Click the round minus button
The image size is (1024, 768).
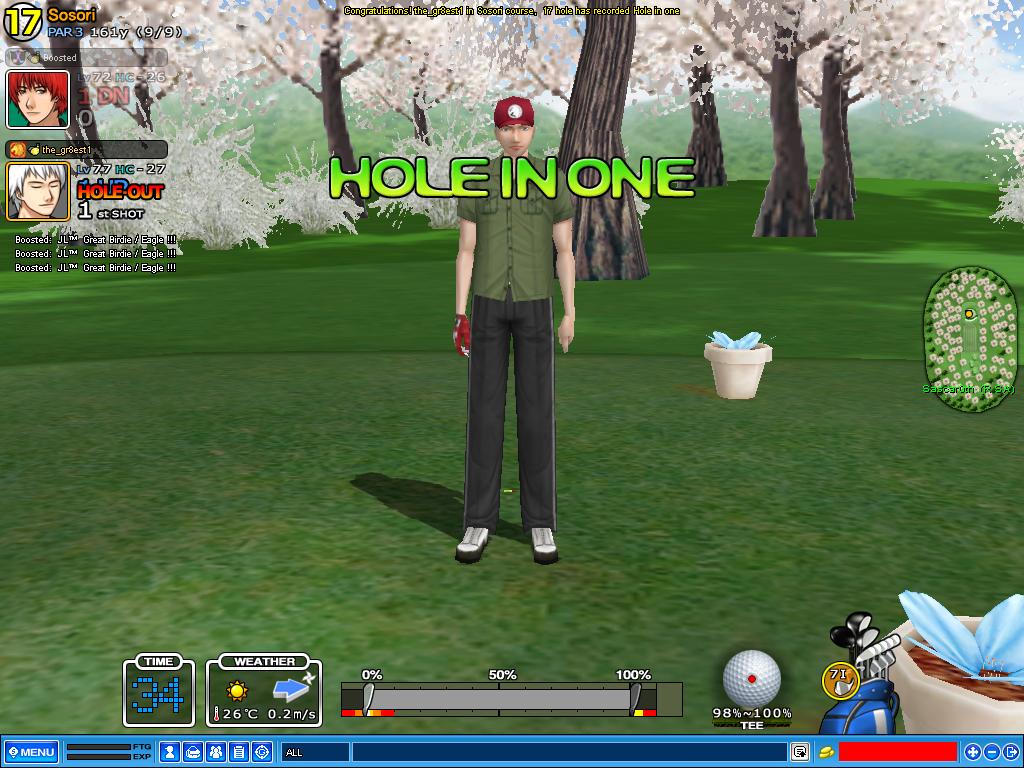click(991, 752)
